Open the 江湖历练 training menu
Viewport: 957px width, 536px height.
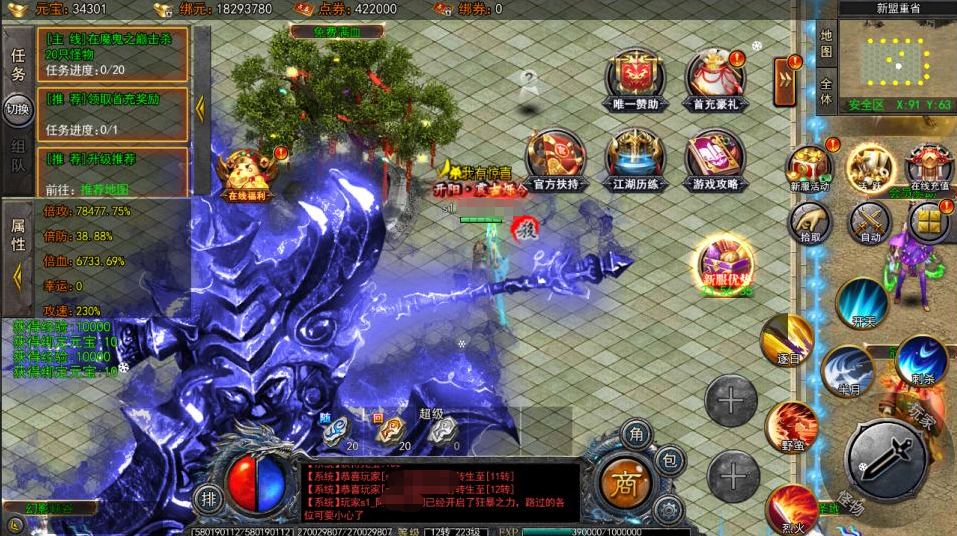coord(634,162)
